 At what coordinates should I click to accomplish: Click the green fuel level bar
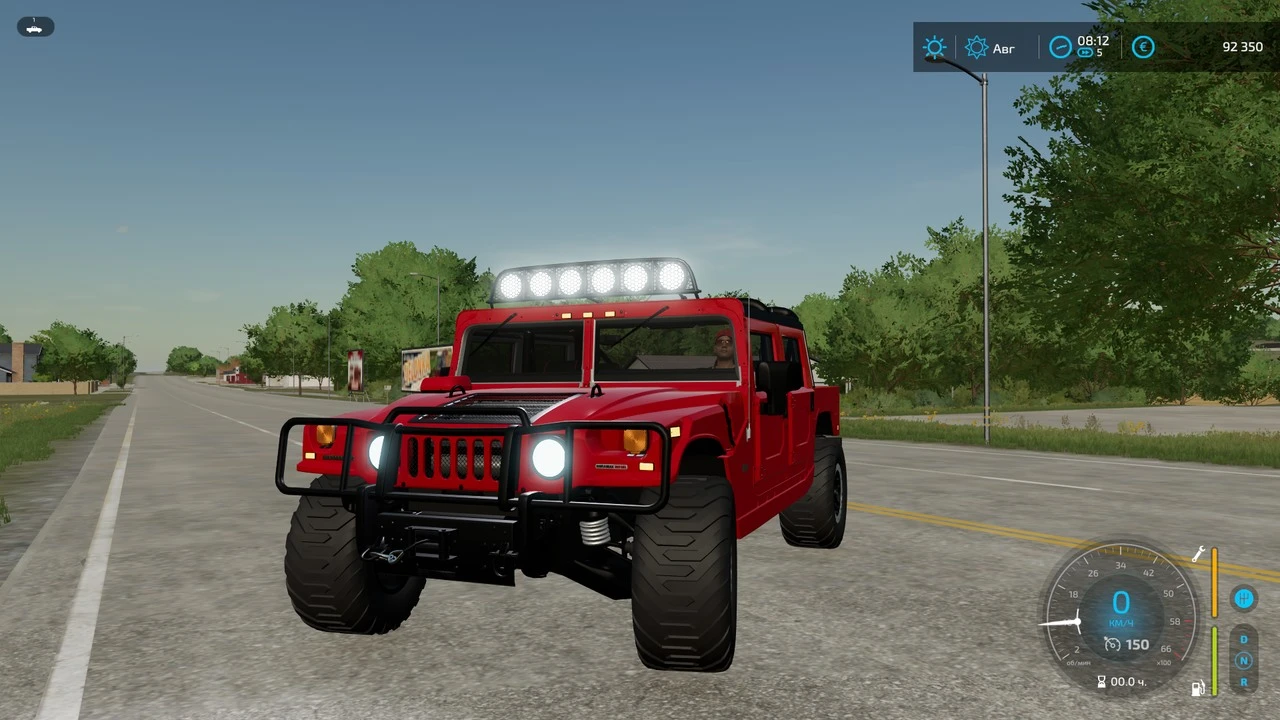[1215, 661]
